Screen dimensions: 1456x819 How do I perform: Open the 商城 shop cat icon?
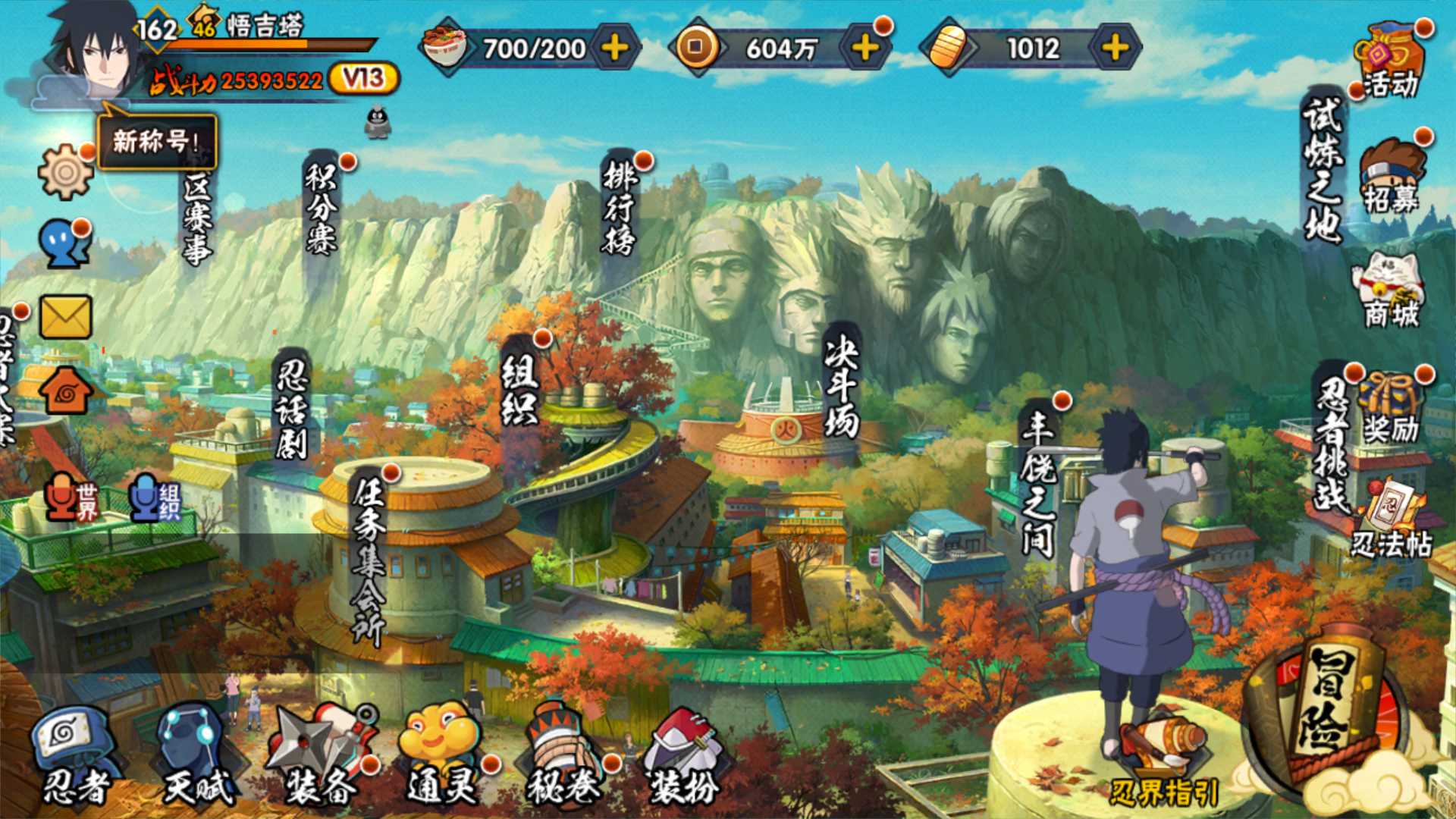coord(1392,292)
